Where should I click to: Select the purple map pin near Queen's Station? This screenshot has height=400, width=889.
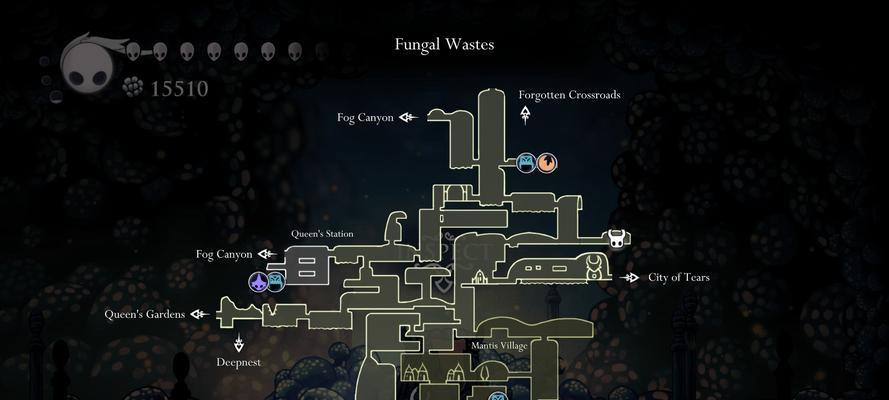tap(259, 282)
